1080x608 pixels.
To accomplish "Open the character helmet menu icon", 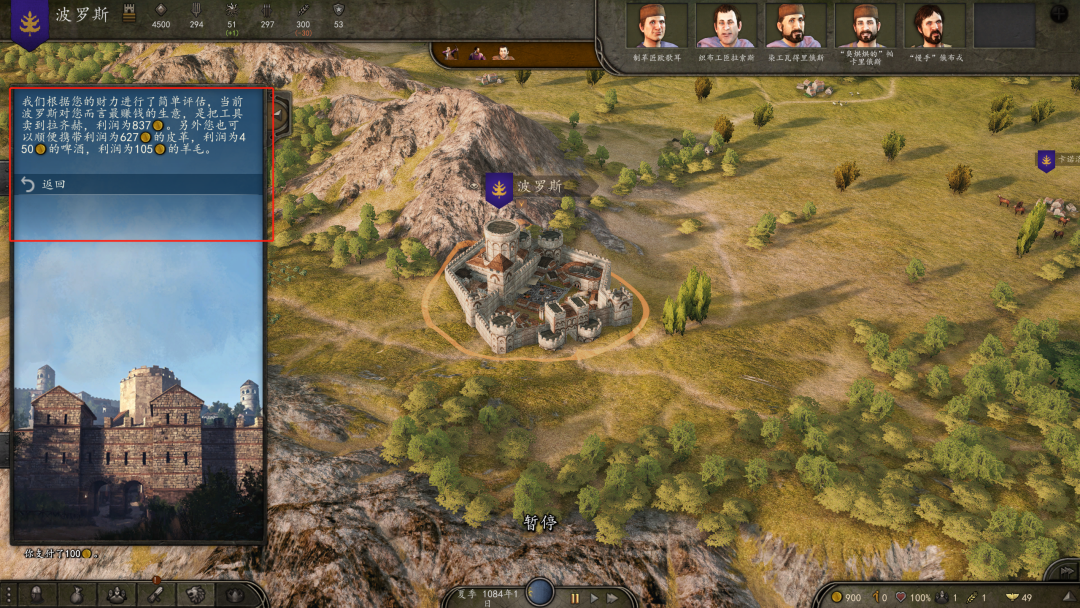I will coord(36,594).
